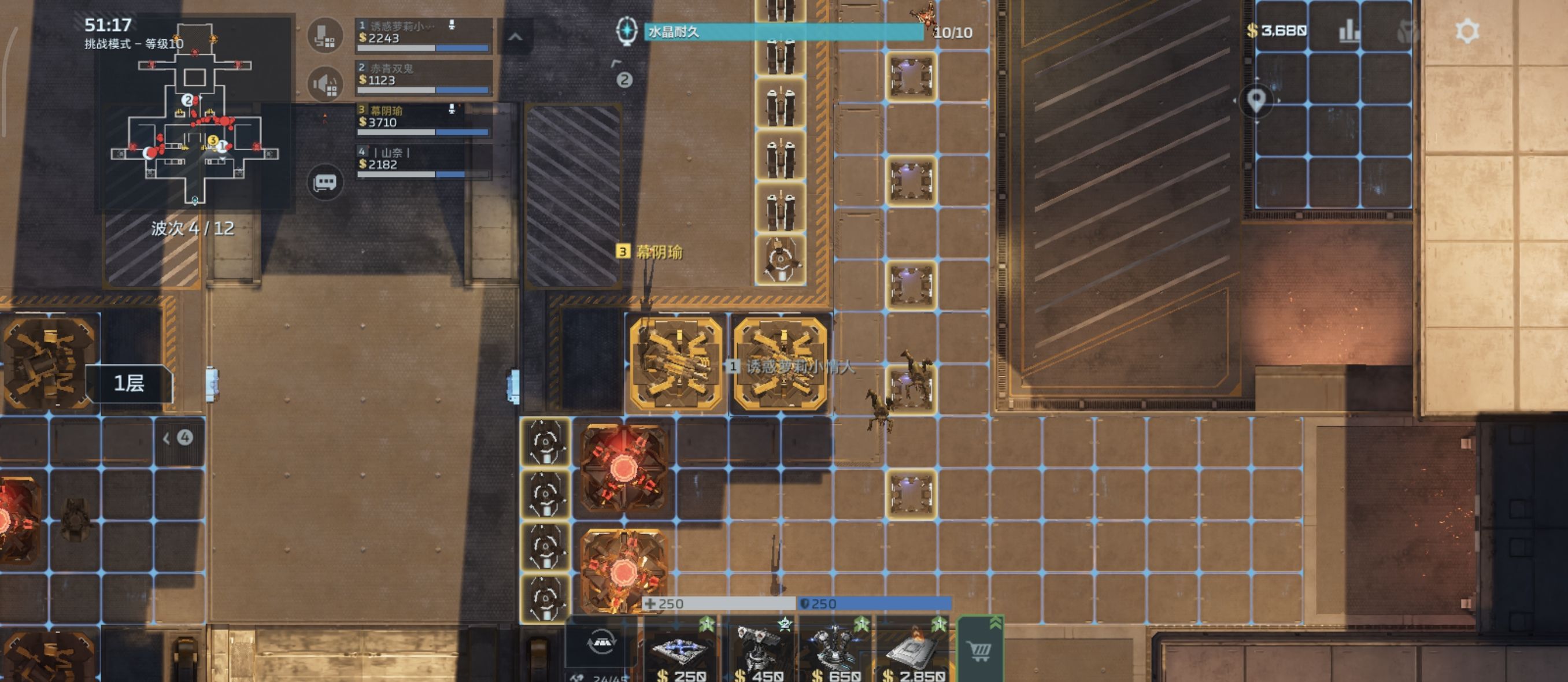Click the swap build mode button

tap(601, 643)
